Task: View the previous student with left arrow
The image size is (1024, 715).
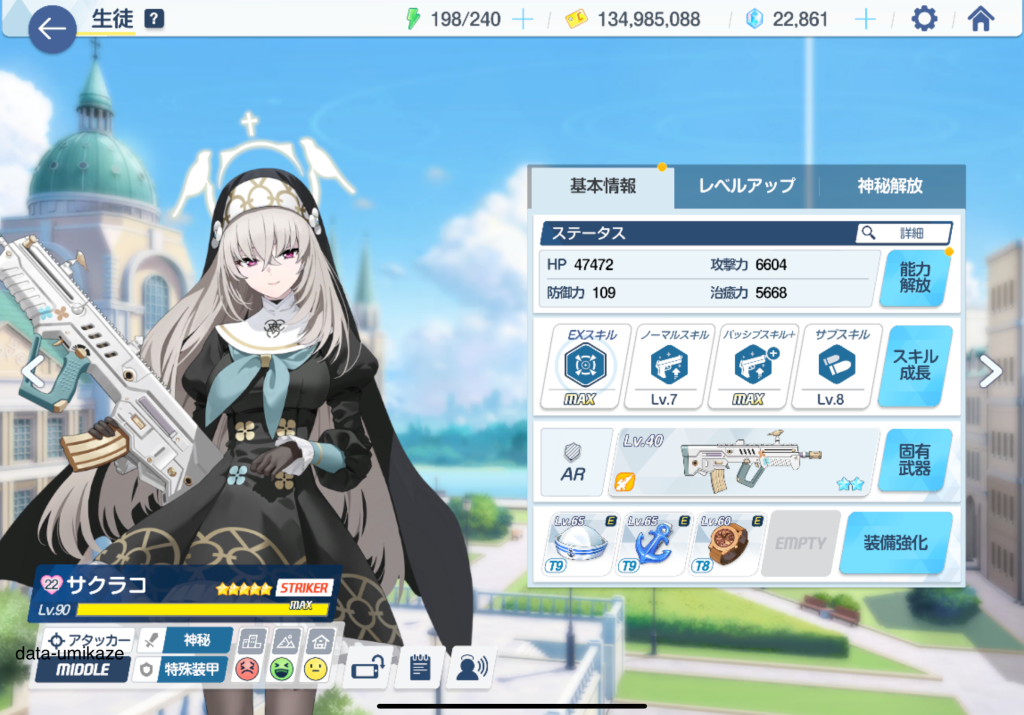Action: click(x=33, y=372)
